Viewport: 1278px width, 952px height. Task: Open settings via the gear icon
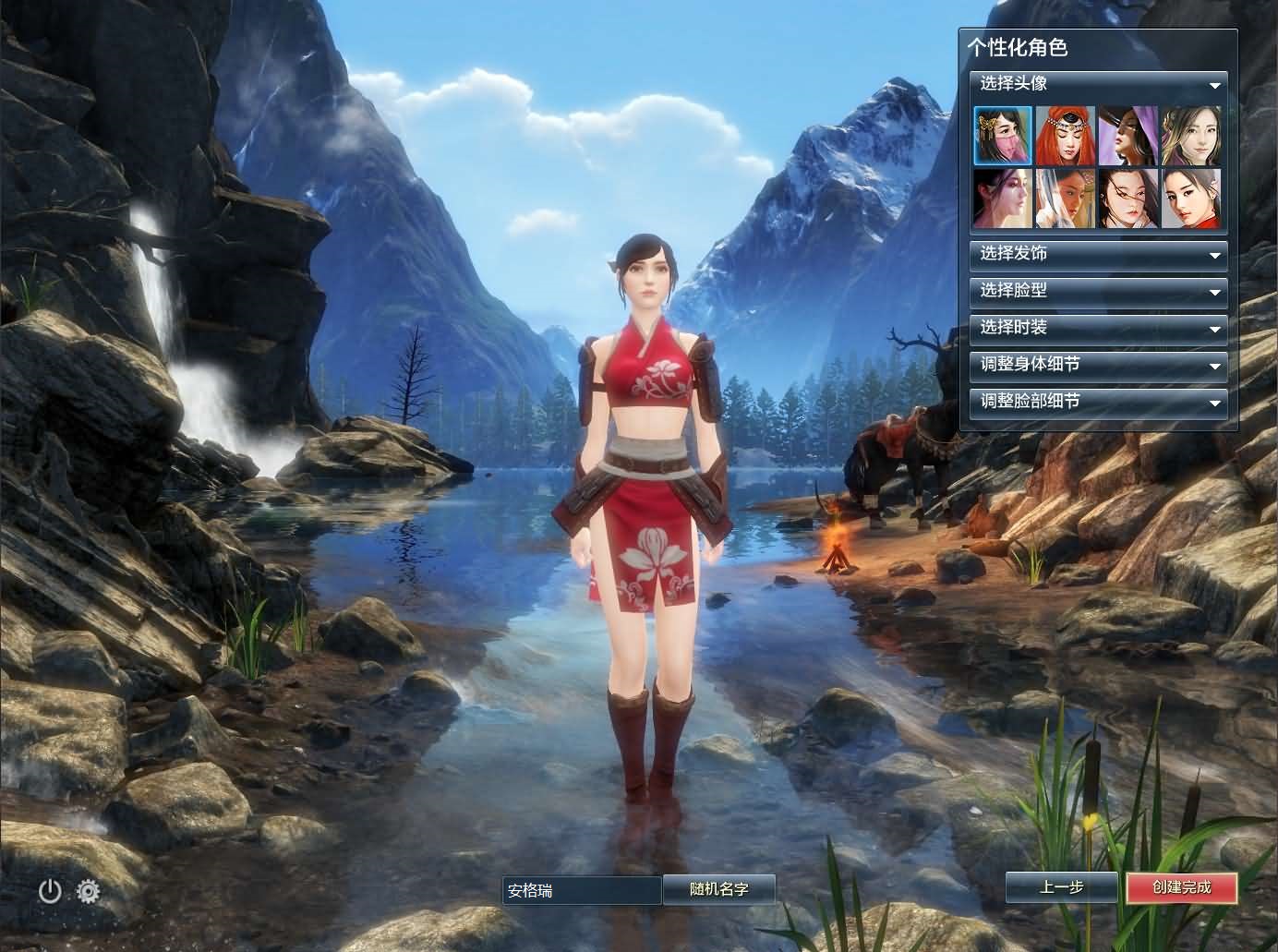89,891
